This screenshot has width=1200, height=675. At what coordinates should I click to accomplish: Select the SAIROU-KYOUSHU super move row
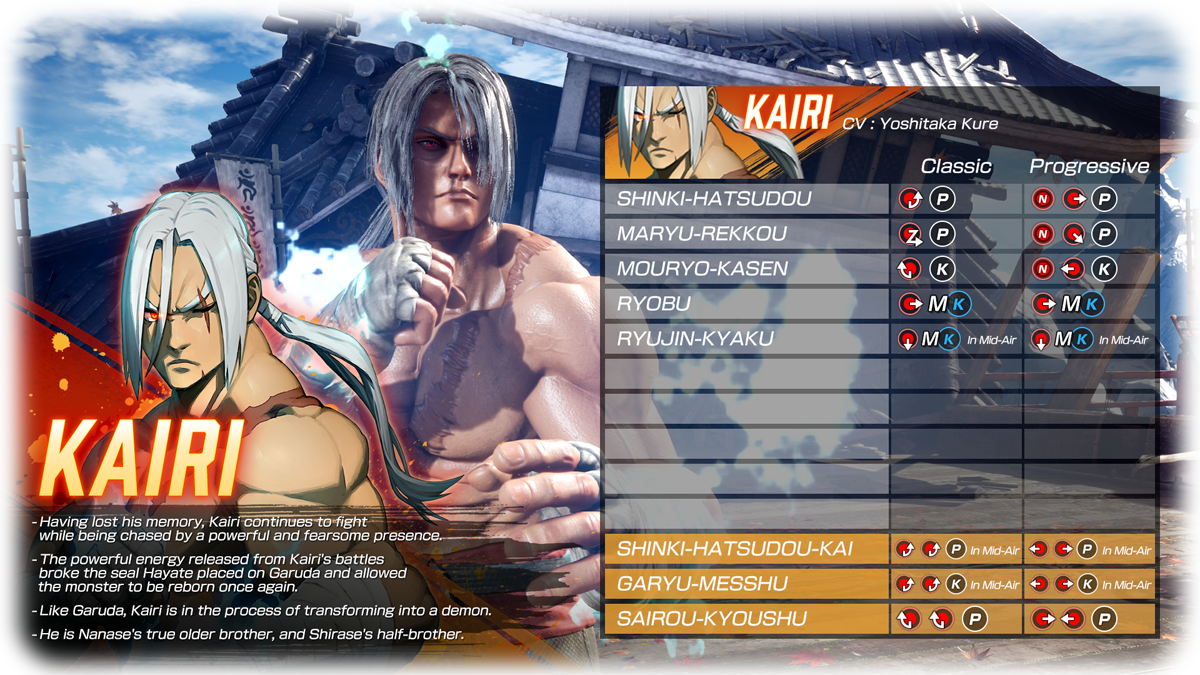coord(711,619)
